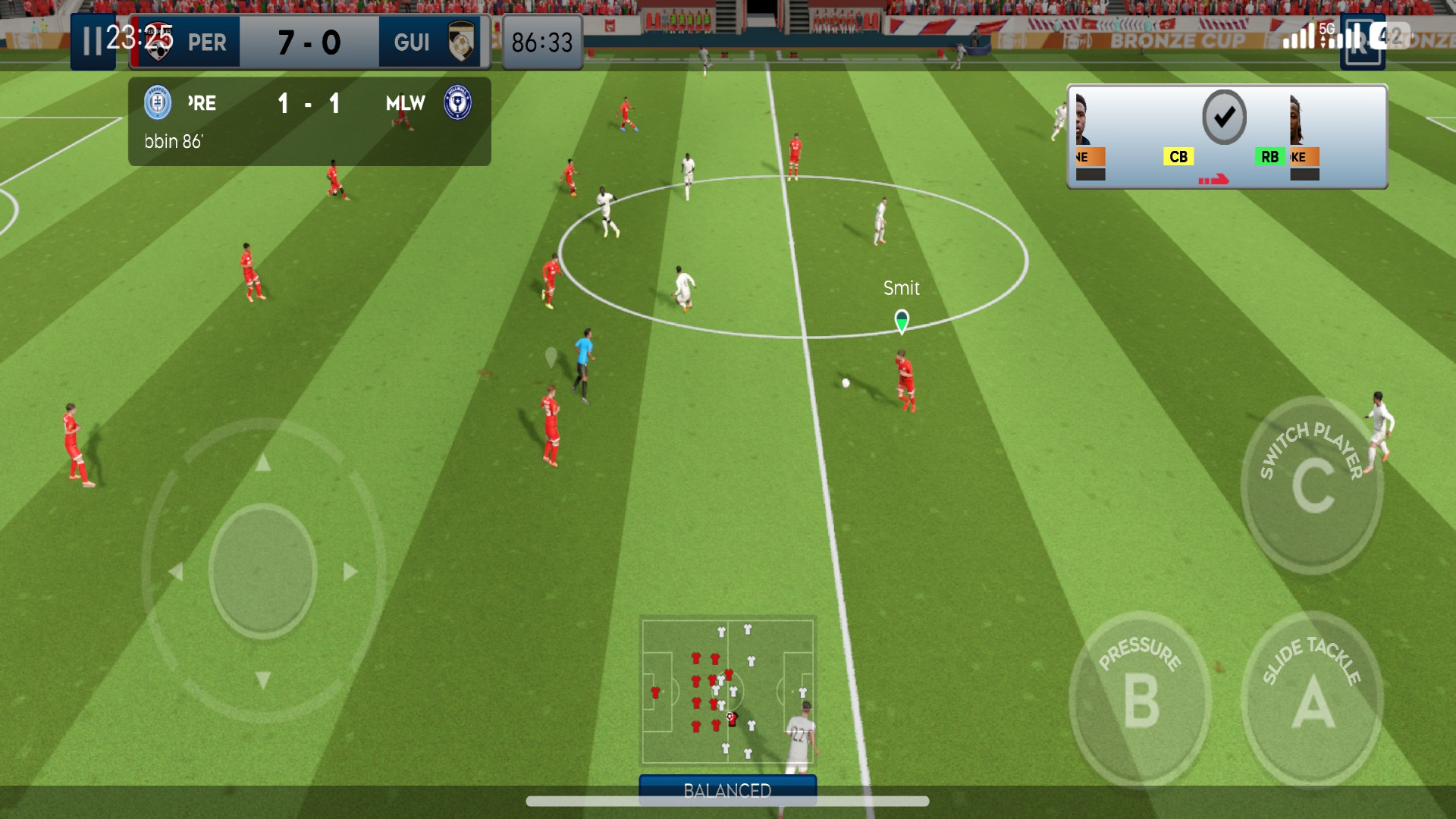Click the pitch radar minimap
This screenshot has width=1456, height=819.
(x=727, y=691)
